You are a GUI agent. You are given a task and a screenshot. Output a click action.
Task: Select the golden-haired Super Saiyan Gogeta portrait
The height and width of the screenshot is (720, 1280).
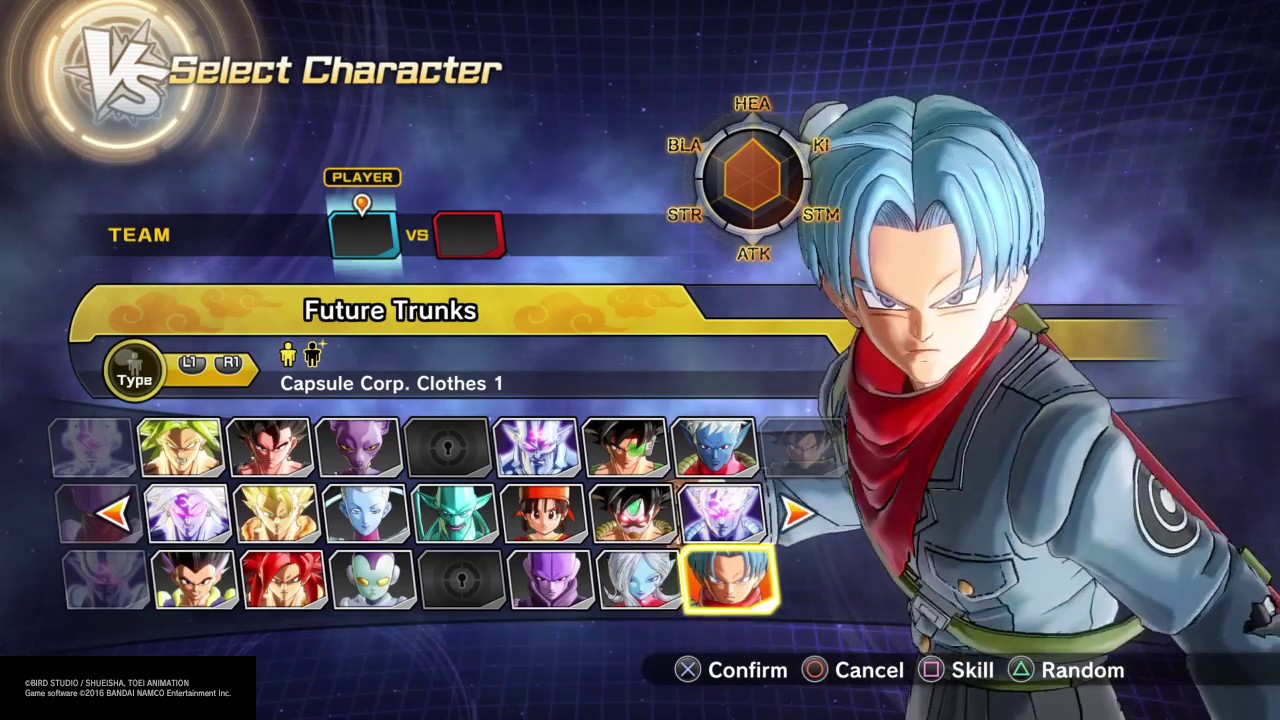tap(276, 513)
